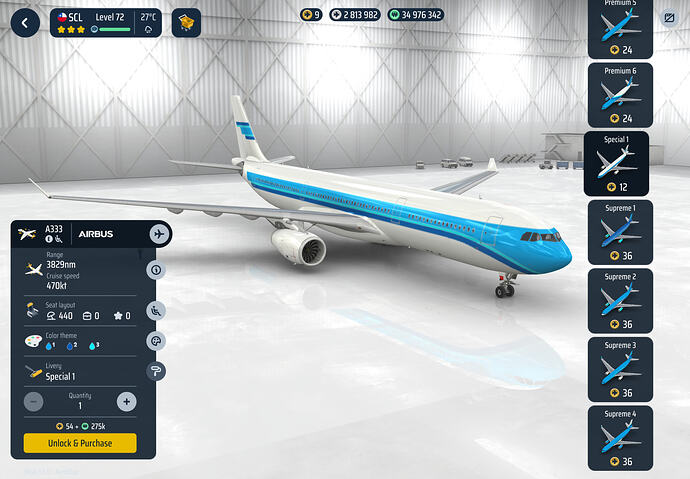This screenshot has width=690, height=479.
Task: Choose the Supreme 3 livery
Action: 618,368
